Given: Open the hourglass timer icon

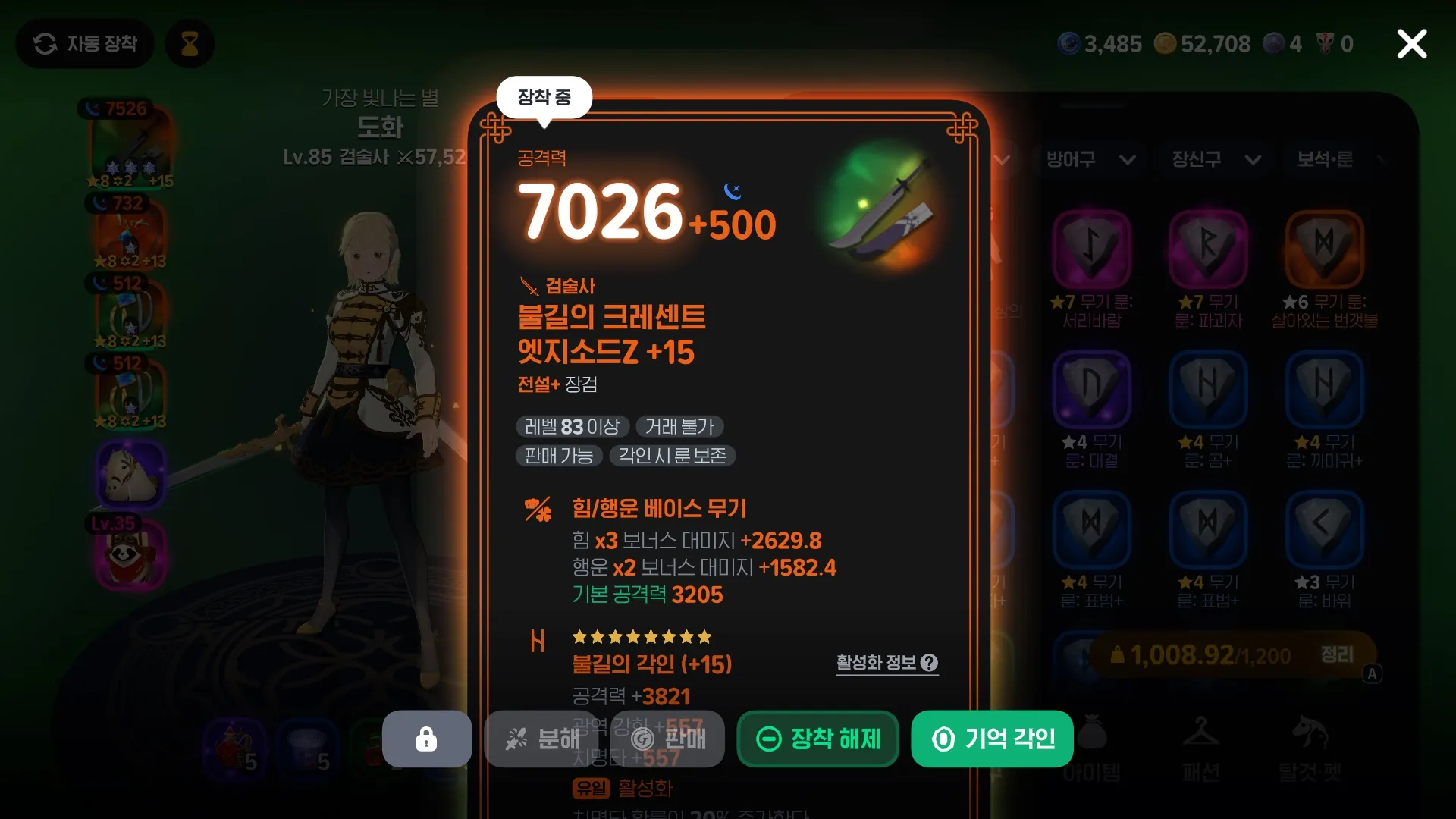Looking at the screenshot, I should [189, 43].
